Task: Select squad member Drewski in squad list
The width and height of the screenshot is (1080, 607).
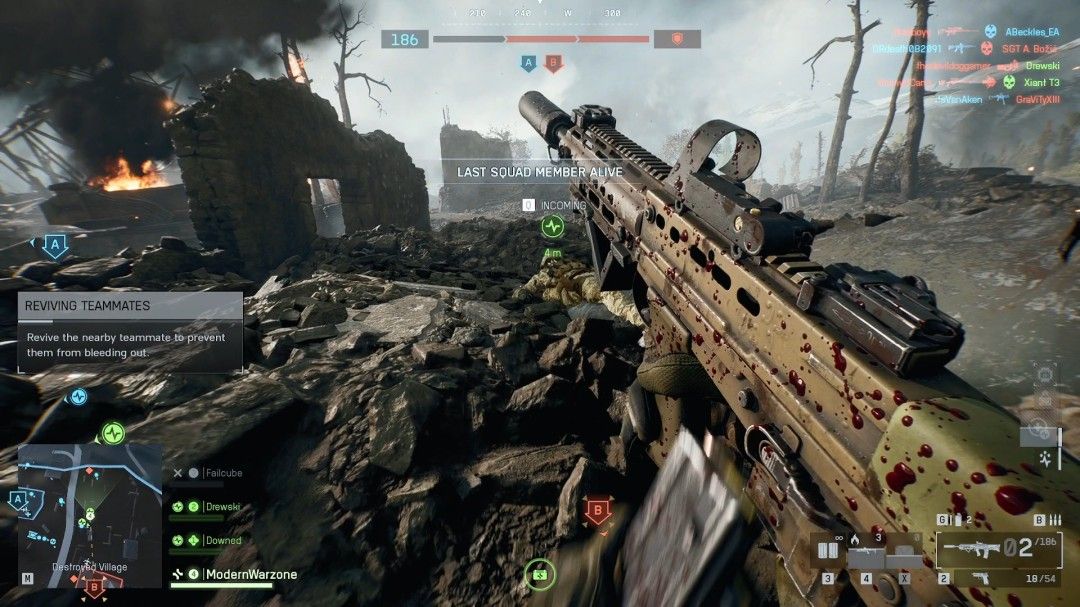Action: (223, 507)
